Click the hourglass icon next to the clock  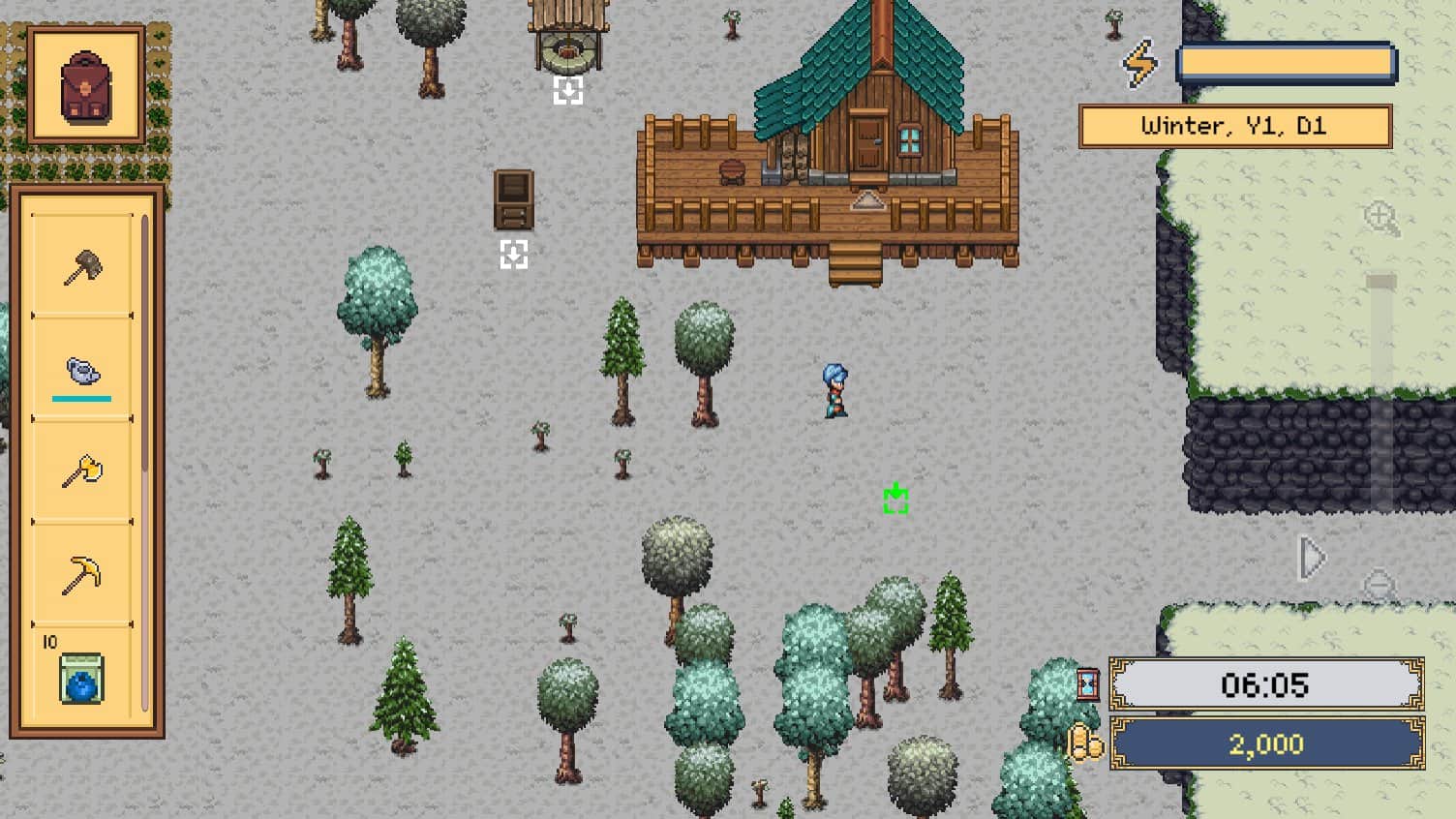[x=1086, y=683]
